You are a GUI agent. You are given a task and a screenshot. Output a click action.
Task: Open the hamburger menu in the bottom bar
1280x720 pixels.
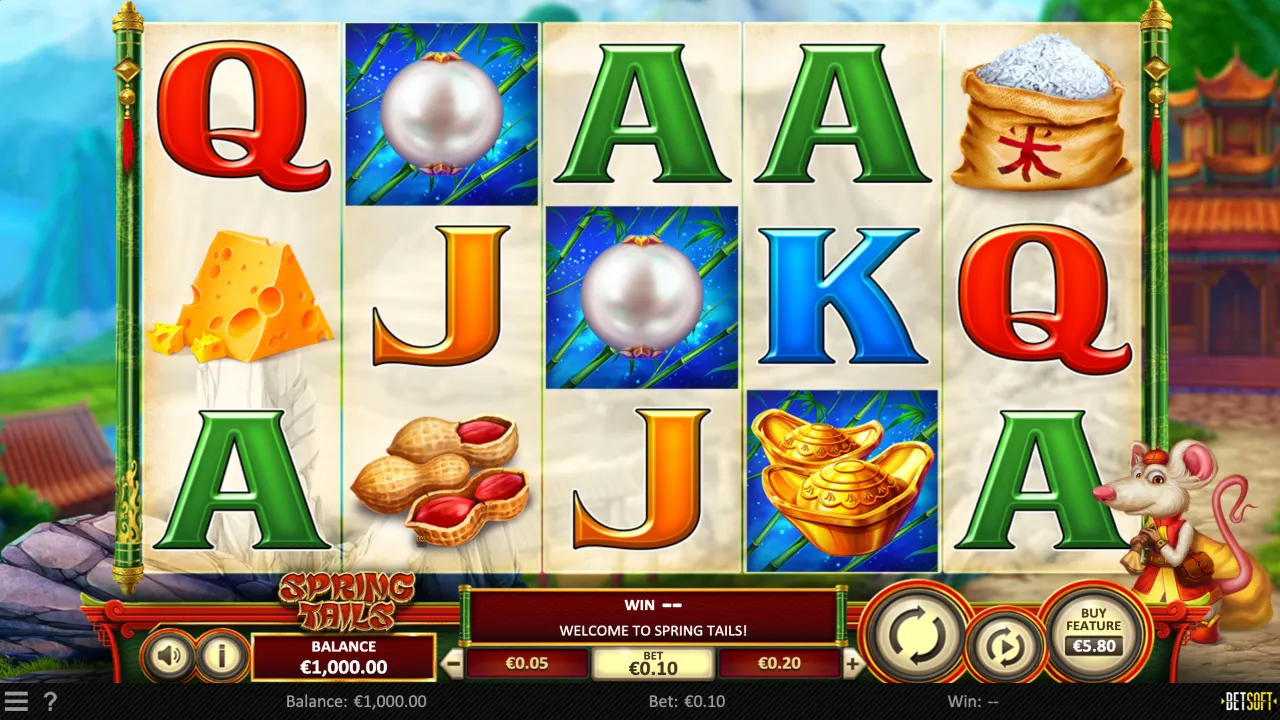pos(16,701)
